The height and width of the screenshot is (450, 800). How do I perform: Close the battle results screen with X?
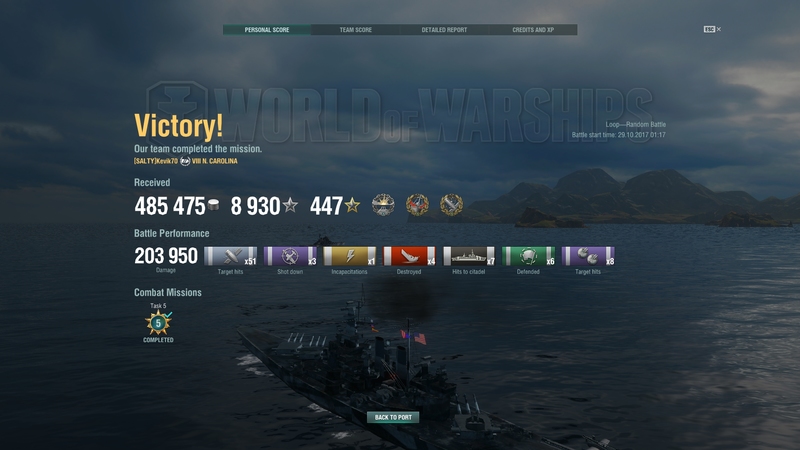click(x=718, y=30)
